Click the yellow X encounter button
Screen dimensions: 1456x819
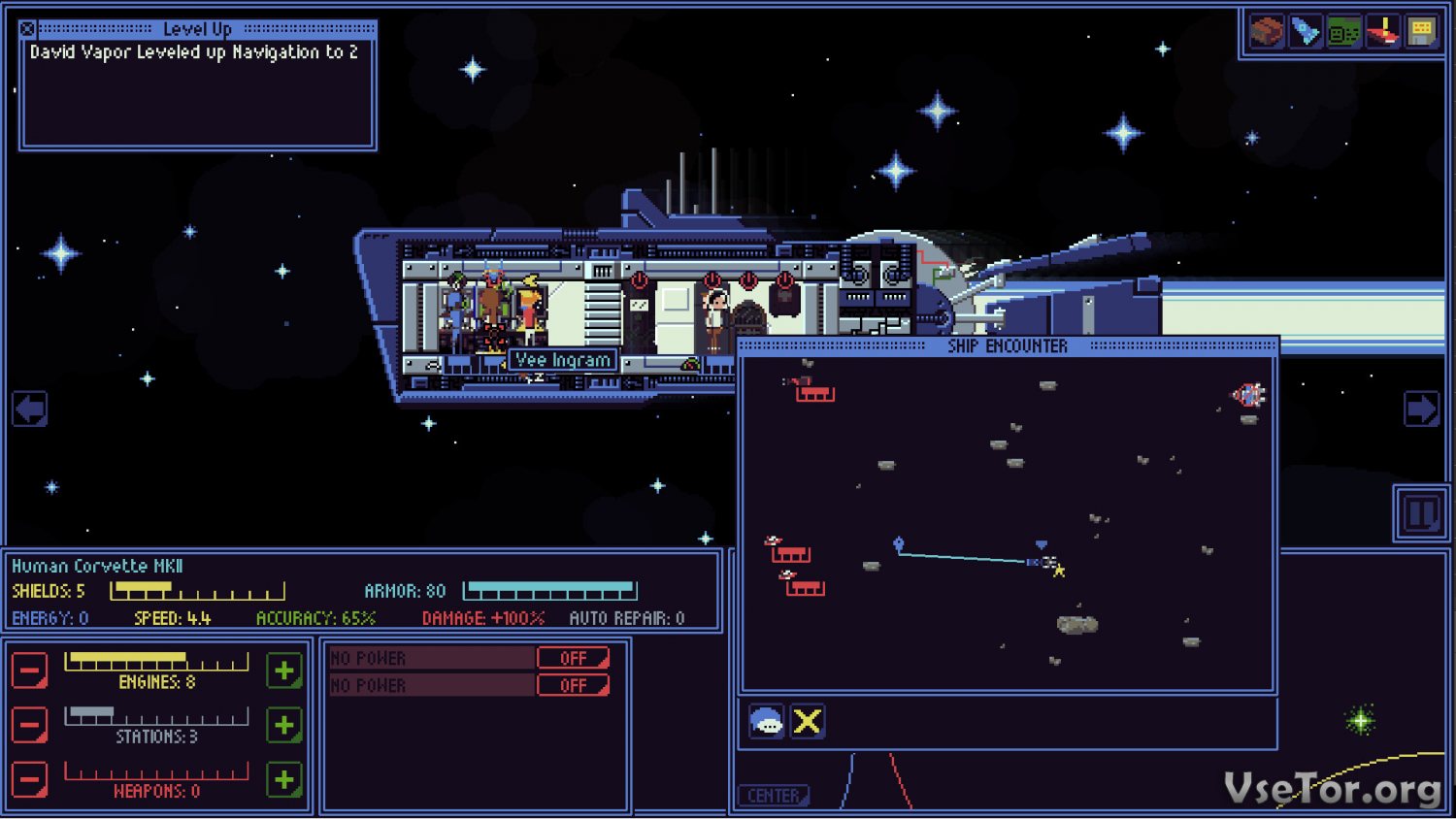point(808,722)
